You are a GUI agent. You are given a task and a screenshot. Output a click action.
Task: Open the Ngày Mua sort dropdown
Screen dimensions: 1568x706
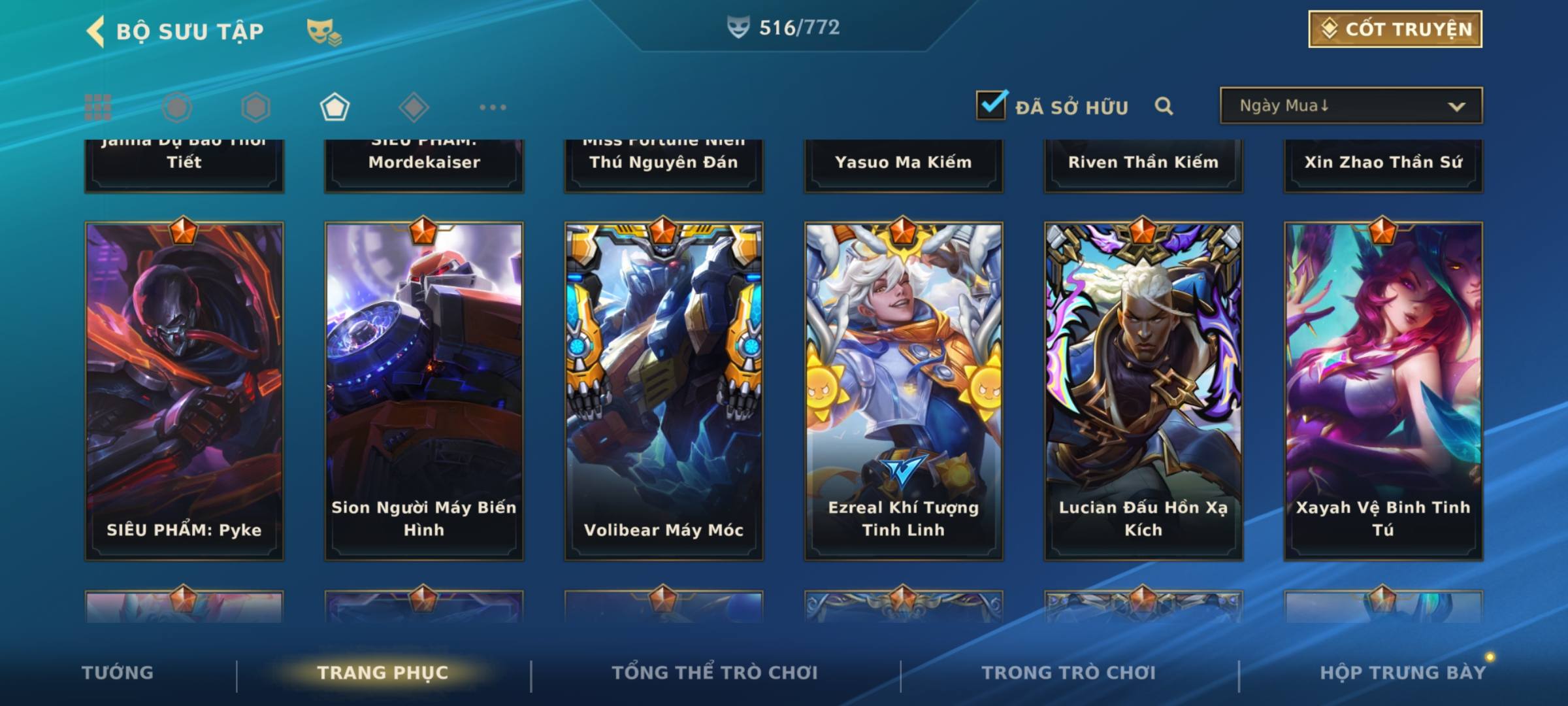[1350, 106]
